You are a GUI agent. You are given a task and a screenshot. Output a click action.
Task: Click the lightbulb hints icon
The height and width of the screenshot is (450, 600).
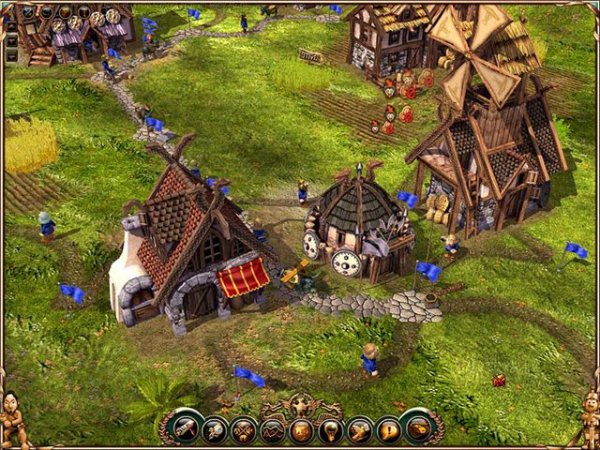331,431
